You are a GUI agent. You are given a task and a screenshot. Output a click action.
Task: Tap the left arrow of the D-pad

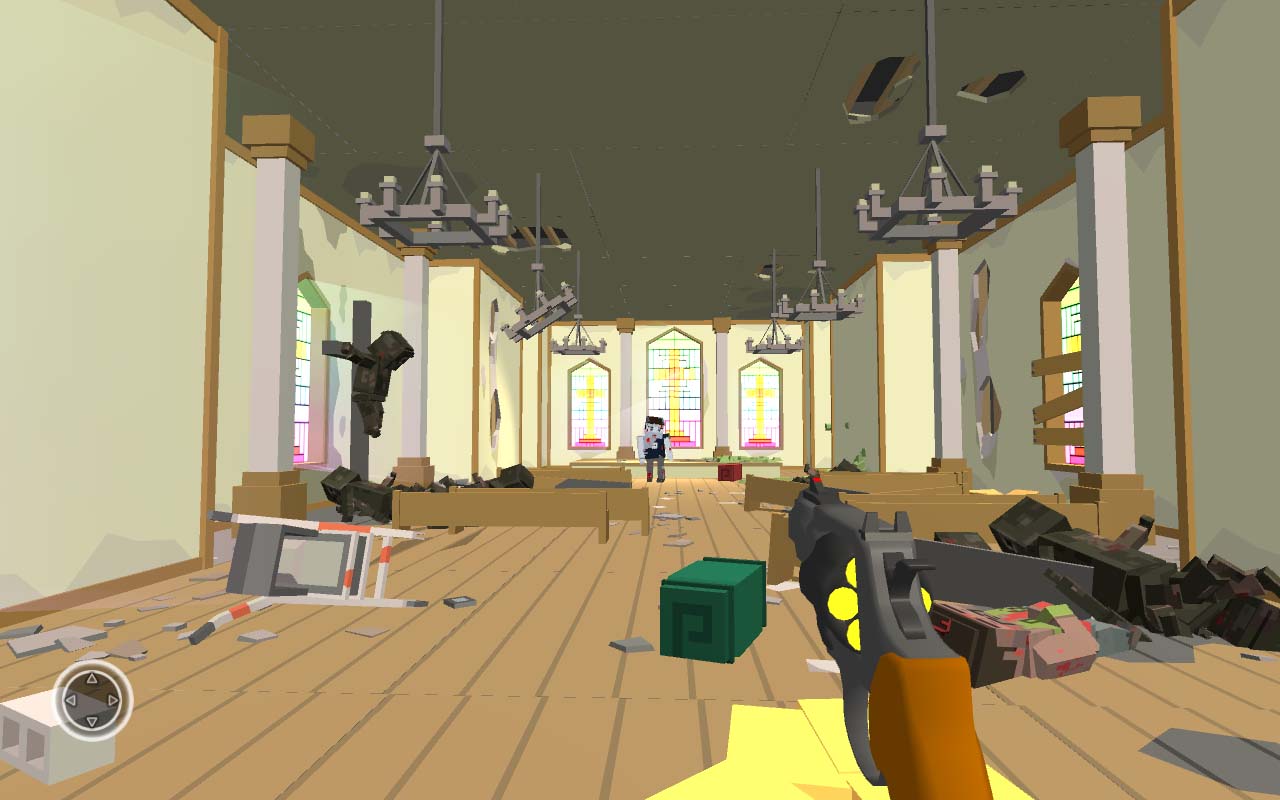[x=72, y=700]
